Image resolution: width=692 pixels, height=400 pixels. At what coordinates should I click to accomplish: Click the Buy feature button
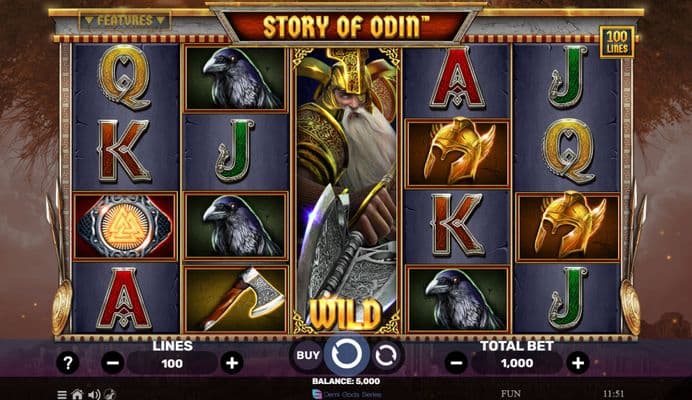tap(308, 354)
